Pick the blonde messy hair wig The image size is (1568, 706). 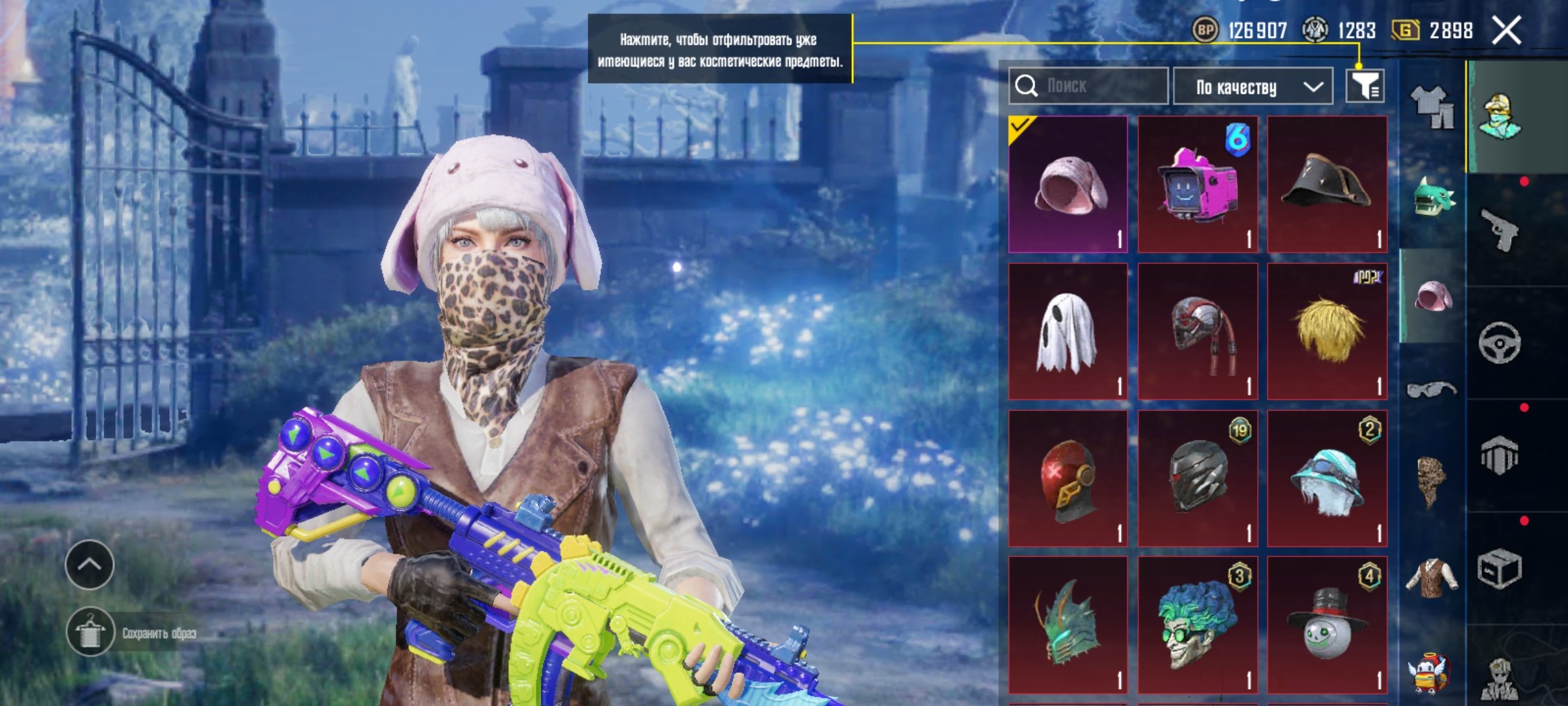tap(1327, 332)
